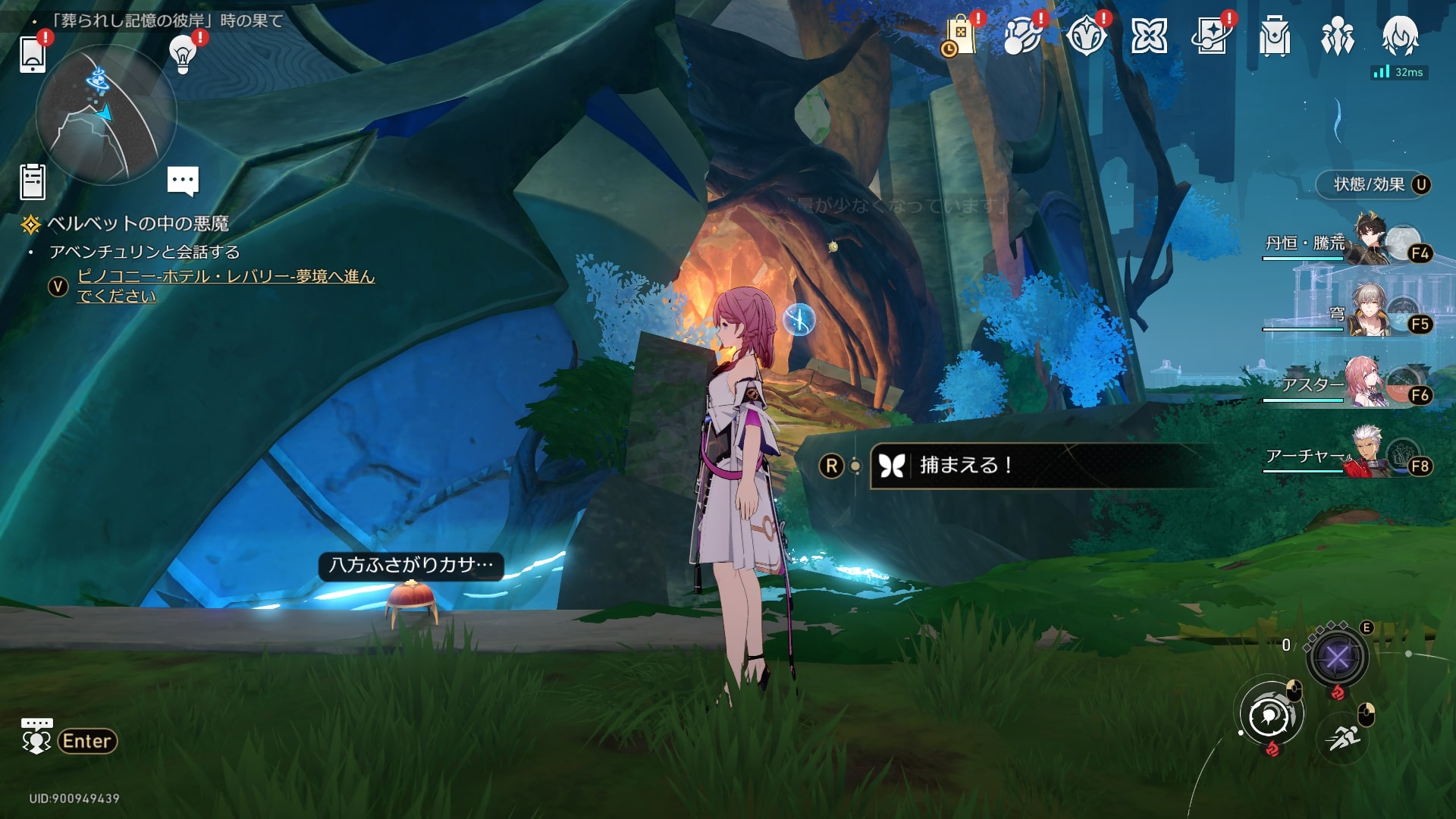Open the shopping bag store icon
This screenshot has width=1456, height=819.
(960, 36)
